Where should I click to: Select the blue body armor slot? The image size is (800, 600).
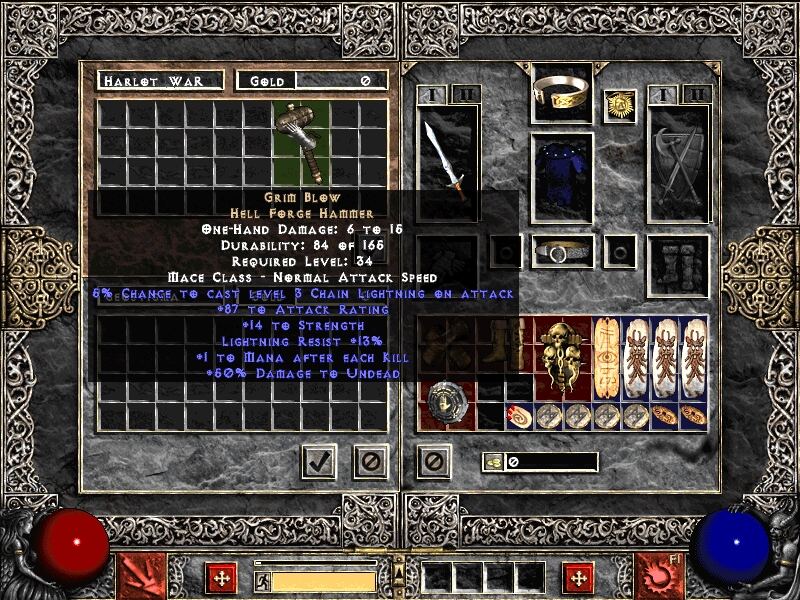(x=561, y=177)
